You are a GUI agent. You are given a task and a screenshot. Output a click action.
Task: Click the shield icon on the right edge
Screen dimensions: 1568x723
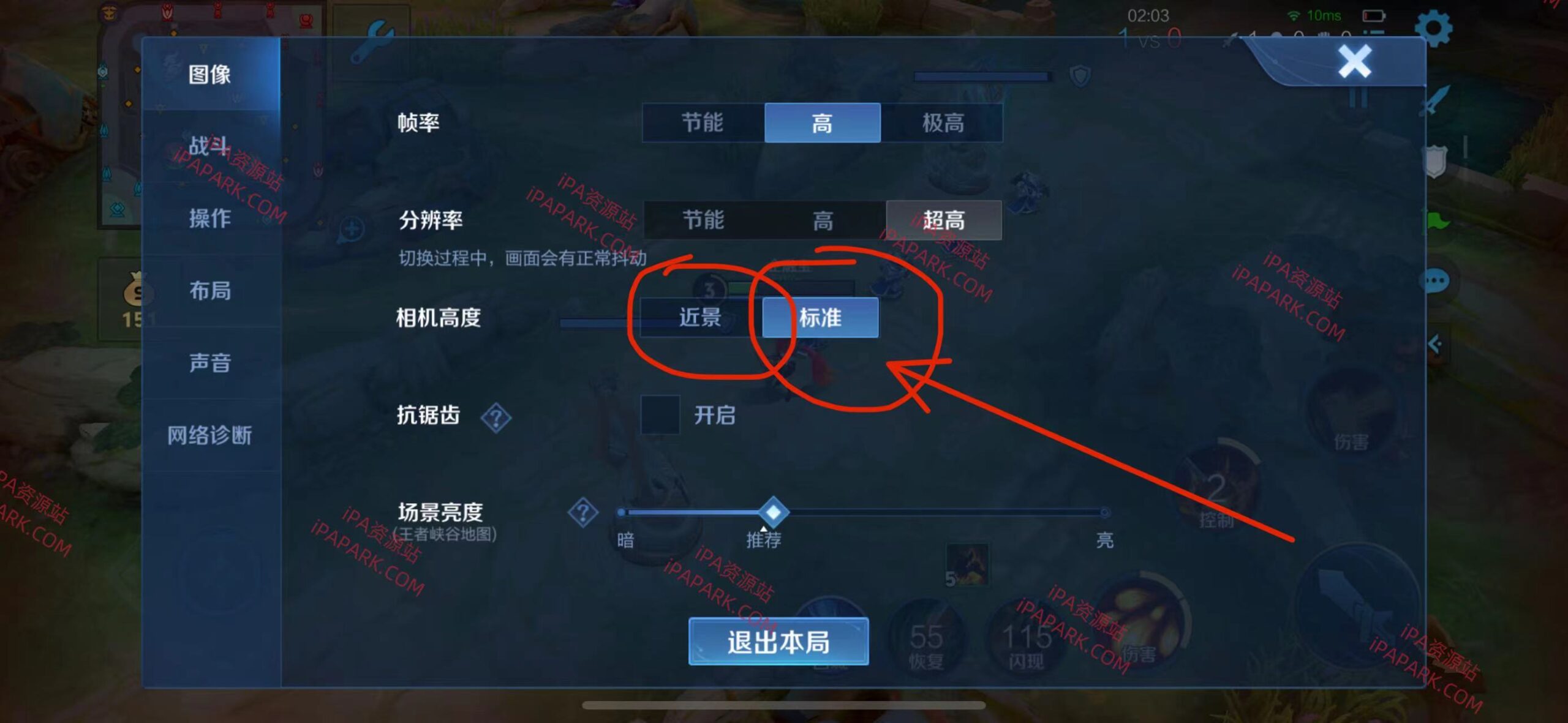pyautogui.click(x=1436, y=160)
